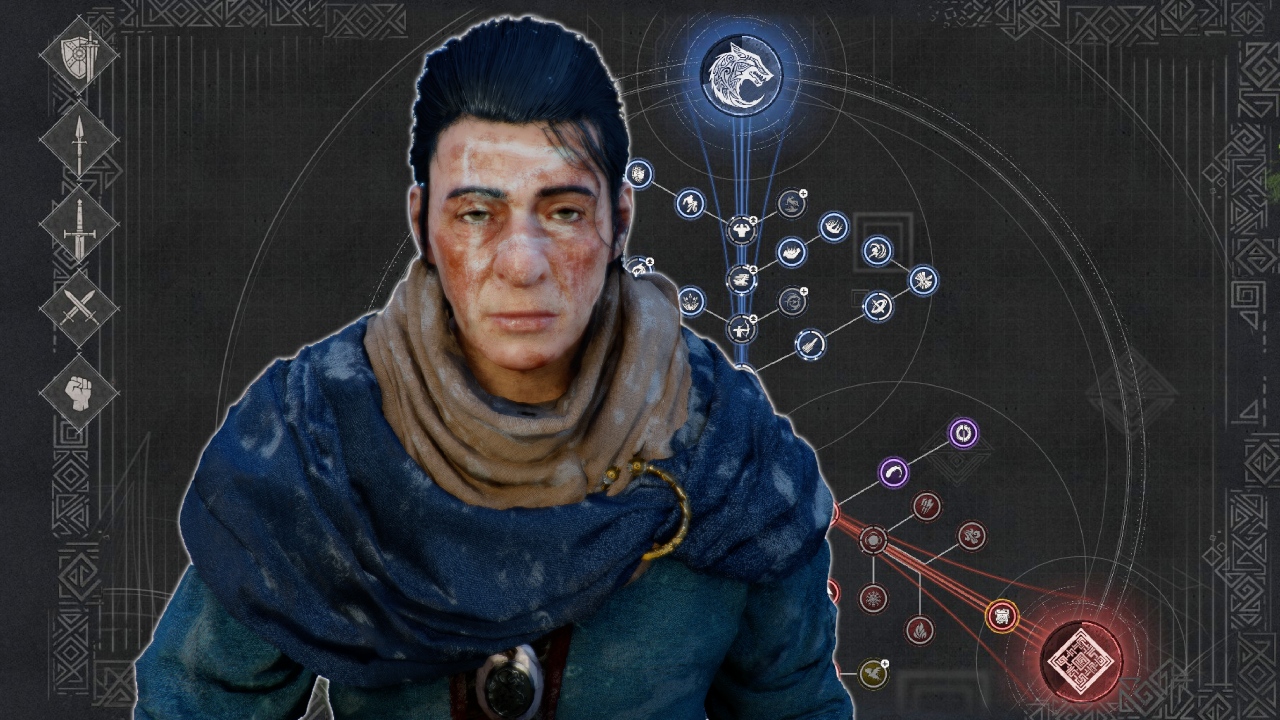Select the dual swords weapon icon
The height and width of the screenshot is (720, 1280).
click(78, 309)
